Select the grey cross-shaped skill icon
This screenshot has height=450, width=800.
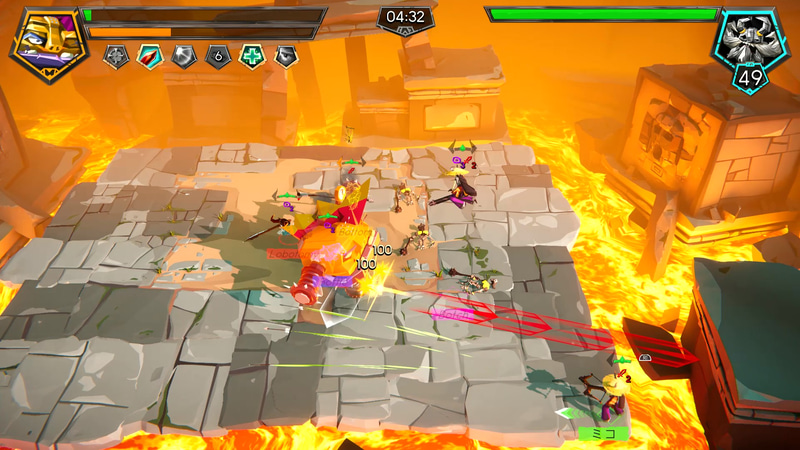[x=116, y=57]
